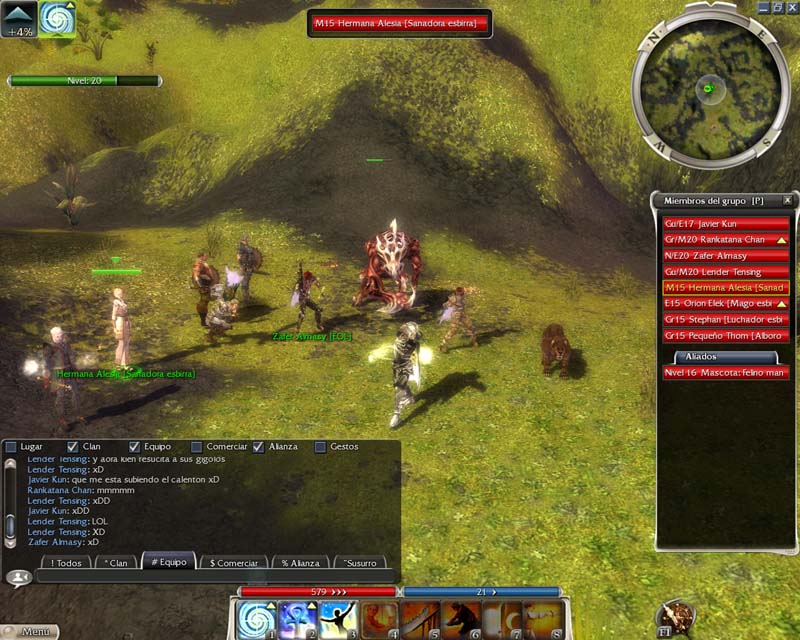Untick the Equipo chat filter checkbox
The width and height of the screenshot is (800, 640).
click(136, 446)
